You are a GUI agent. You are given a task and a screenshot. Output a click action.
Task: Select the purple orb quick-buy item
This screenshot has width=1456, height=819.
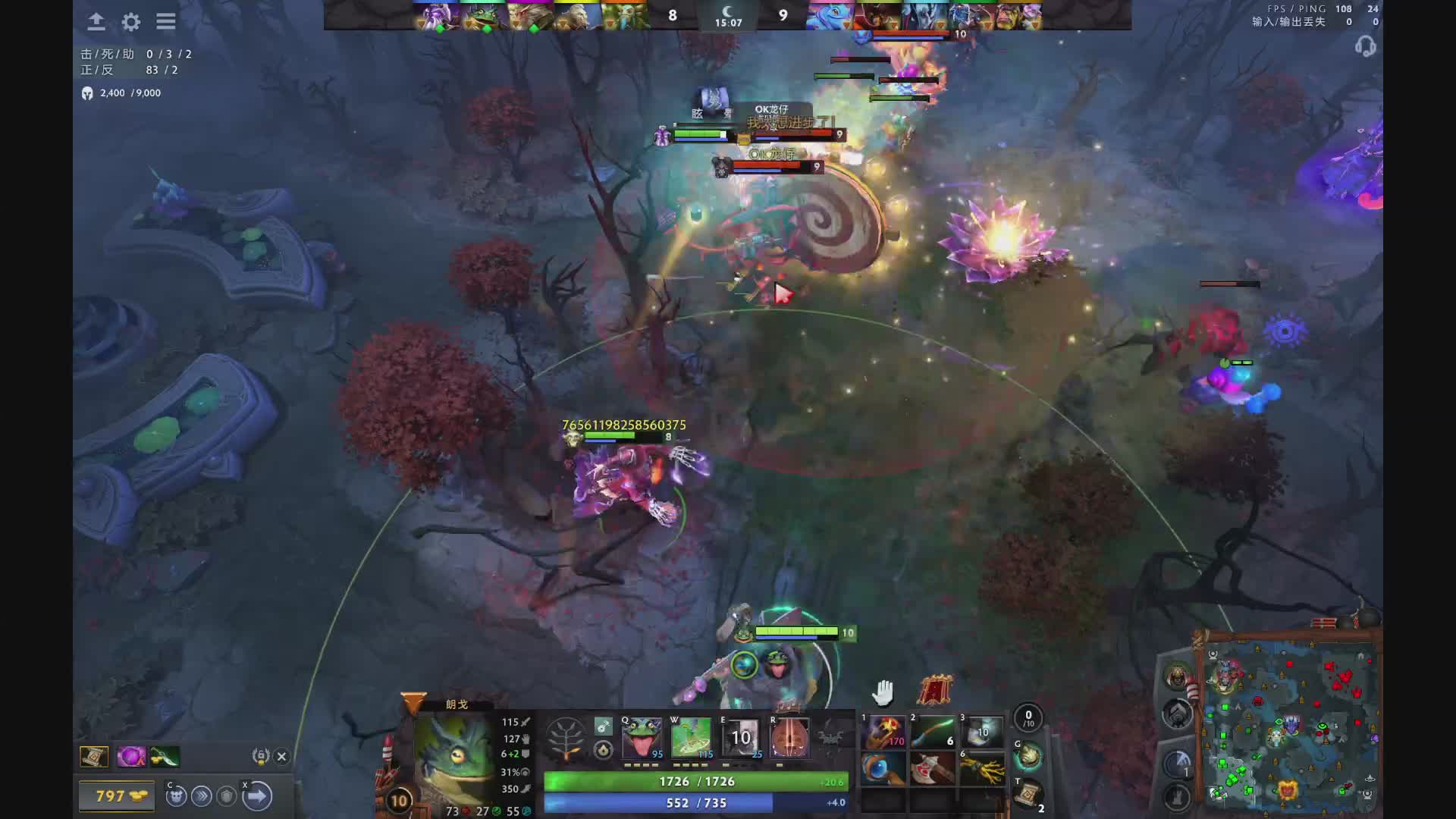[x=130, y=756]
